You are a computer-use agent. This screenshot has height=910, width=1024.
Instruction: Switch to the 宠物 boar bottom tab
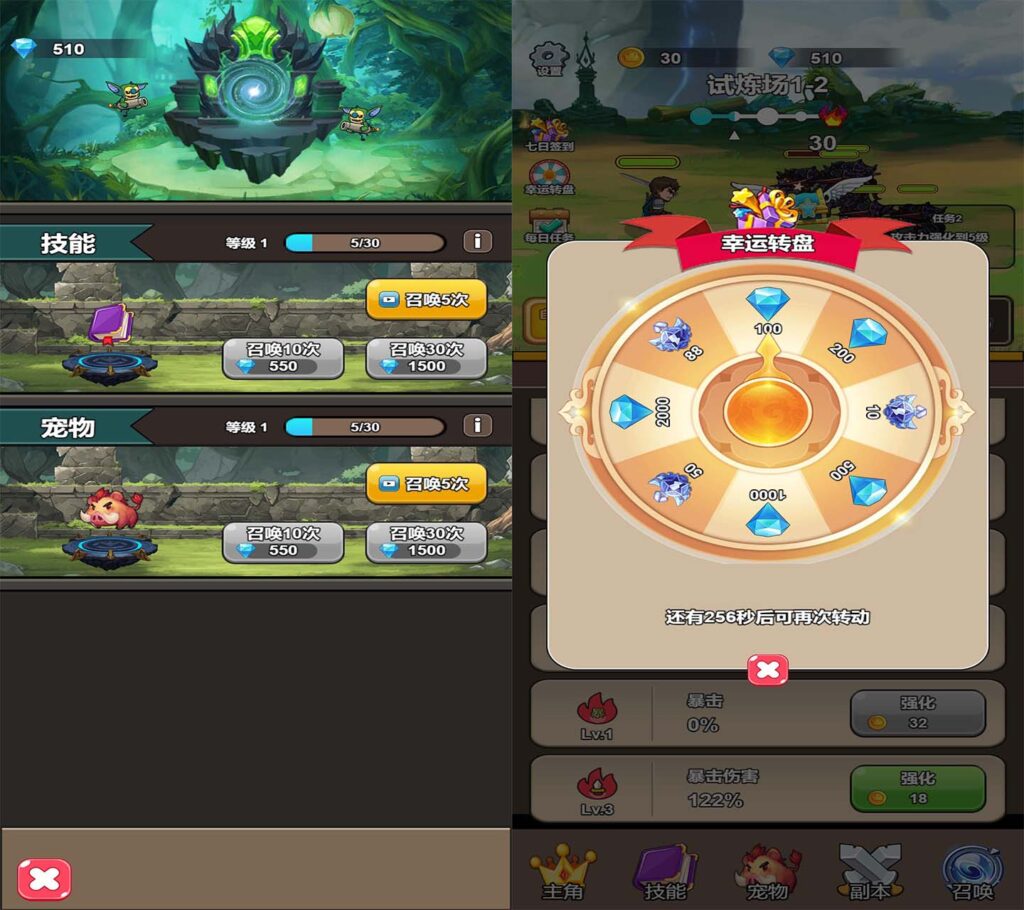point(767,872)
